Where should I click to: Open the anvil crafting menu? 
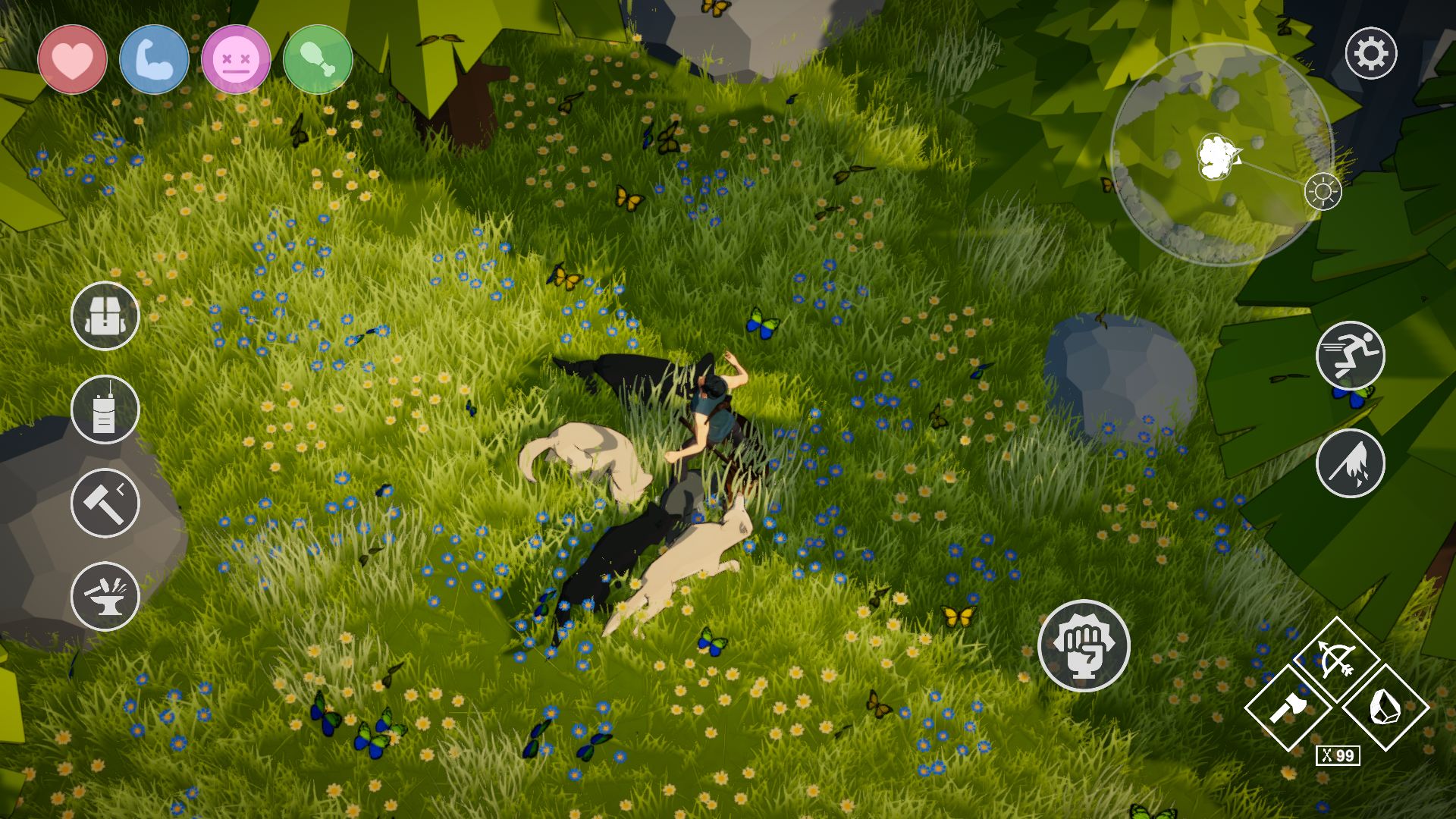coord(105,596)
